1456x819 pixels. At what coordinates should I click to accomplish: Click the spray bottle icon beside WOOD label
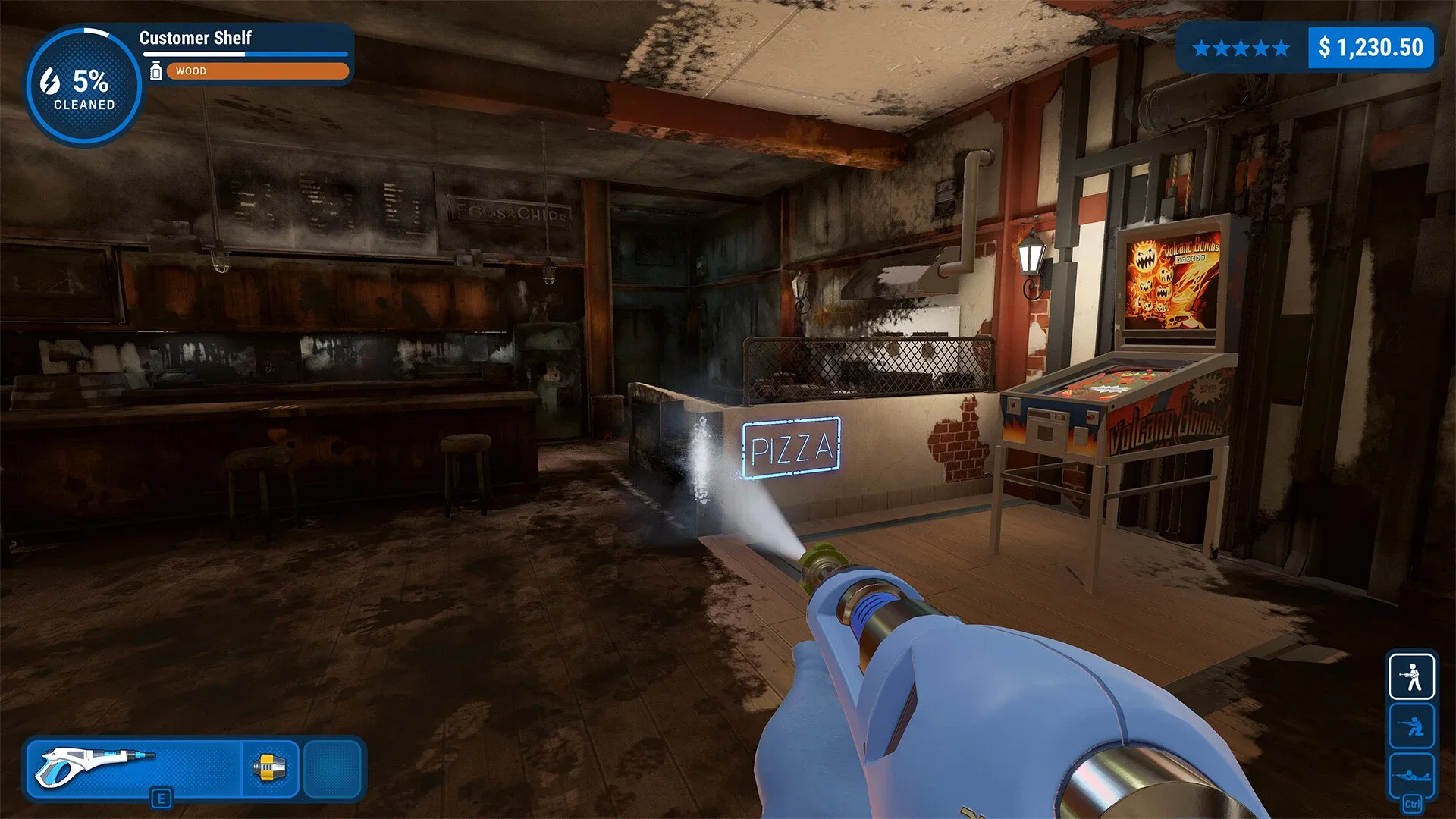pyautogui.click(x=157, y=71)
